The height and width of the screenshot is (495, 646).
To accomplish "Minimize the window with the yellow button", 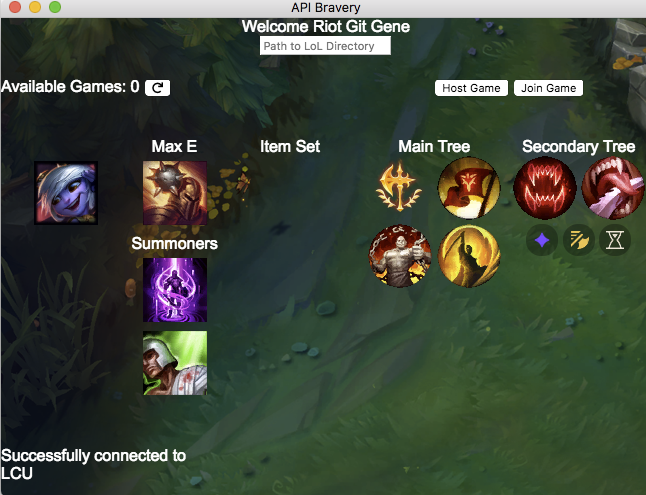I will point(34,7).
